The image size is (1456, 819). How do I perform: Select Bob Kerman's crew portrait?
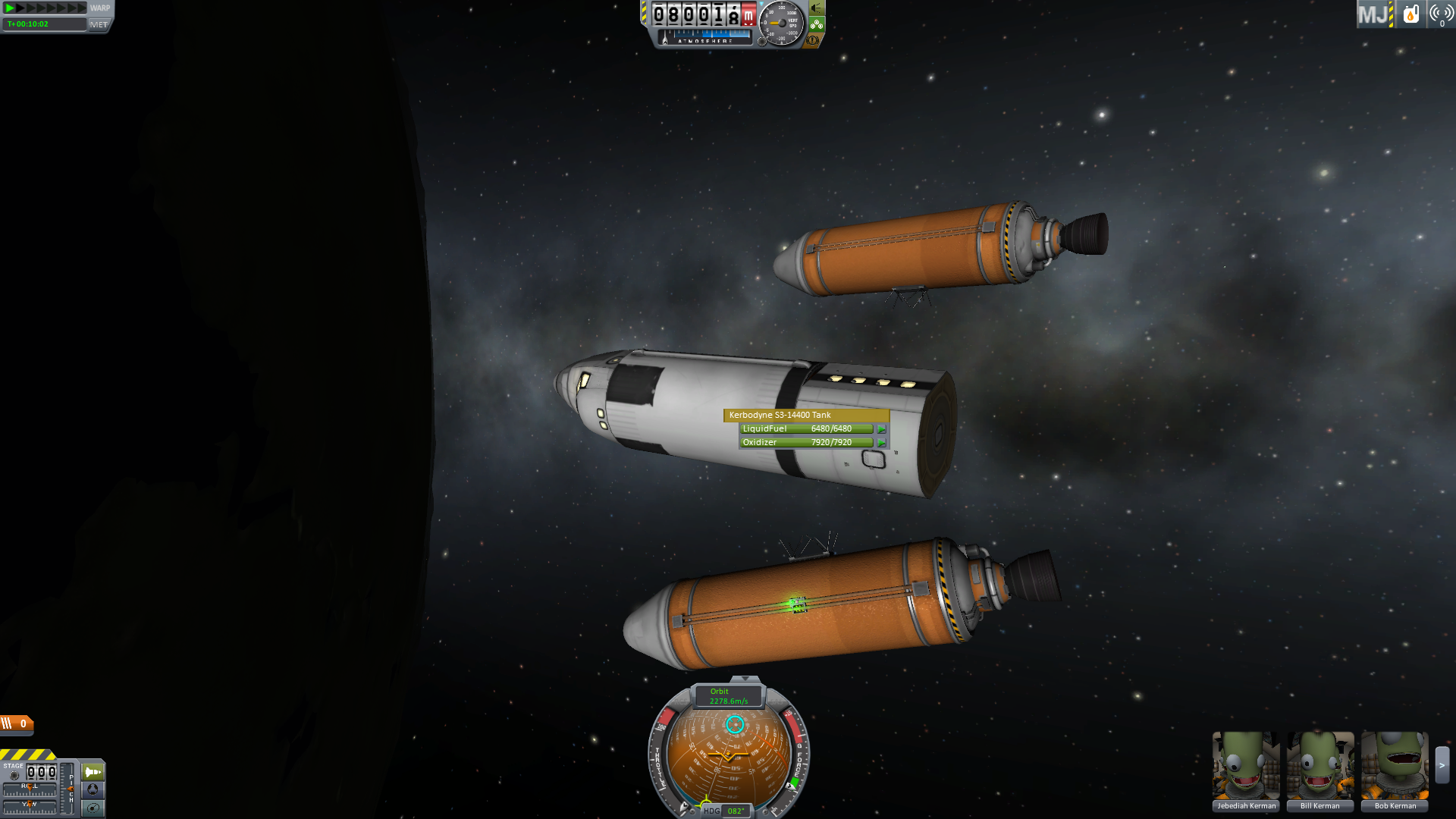click(1395, 766)
